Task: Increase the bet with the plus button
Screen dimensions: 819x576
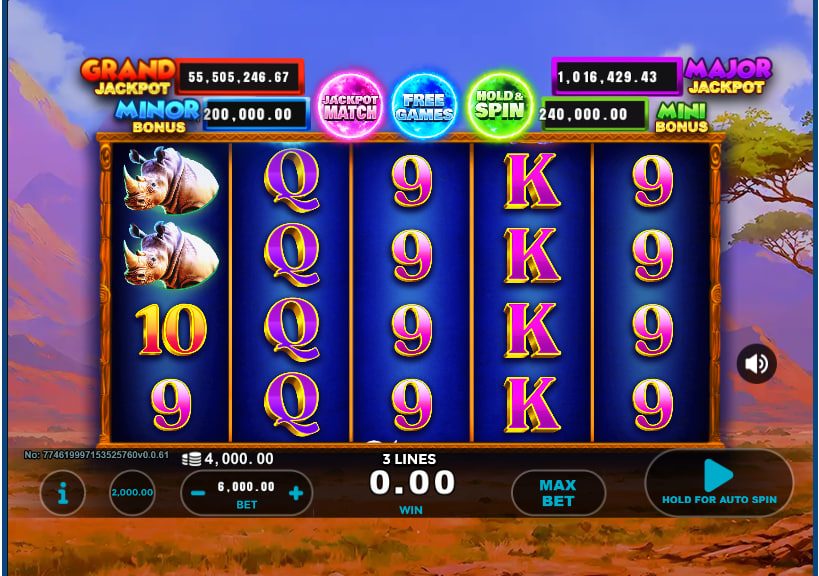Action: (296, 493)
